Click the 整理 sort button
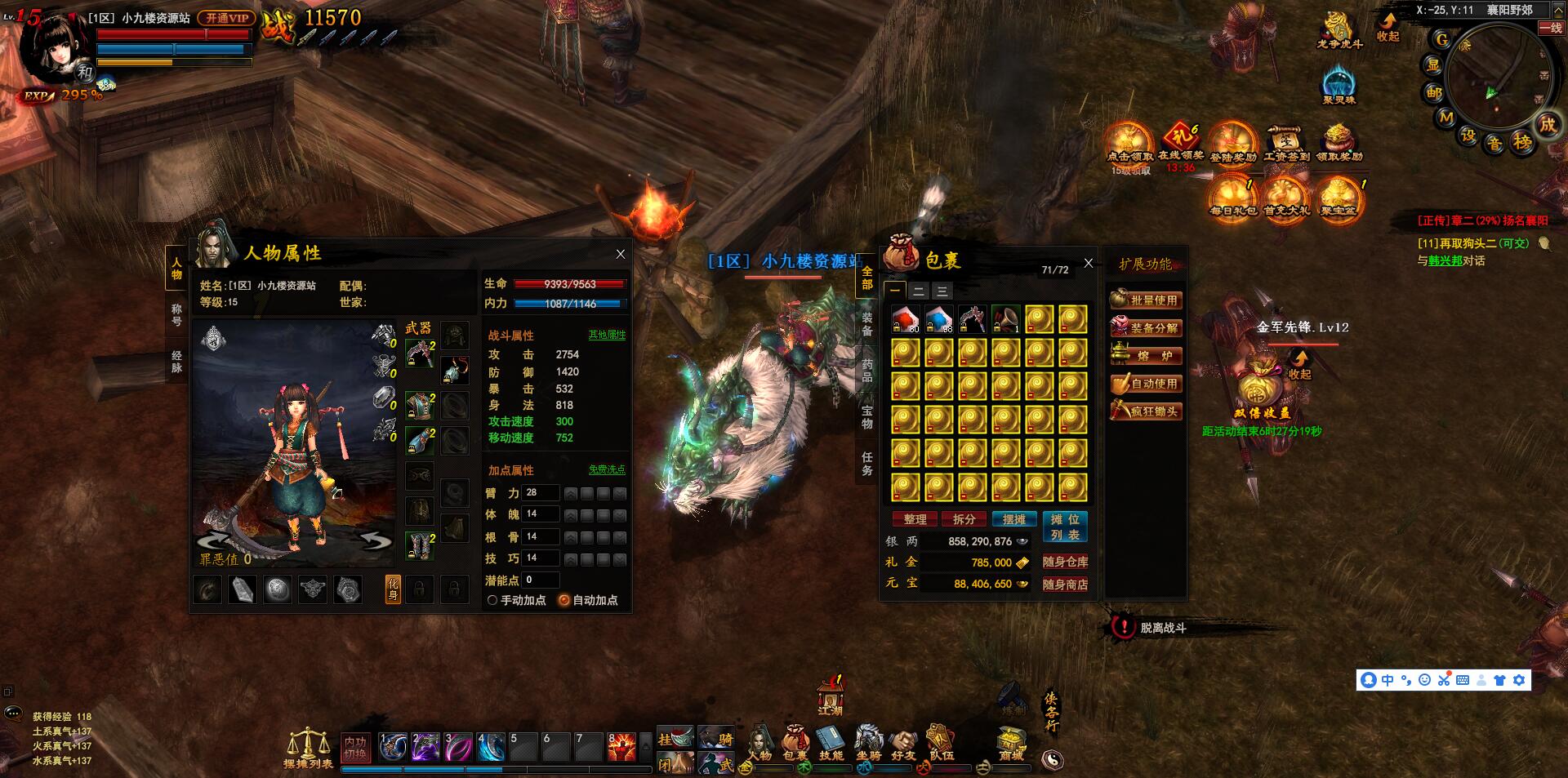This screenshot has height=778, width=1568. pos(915,519)
